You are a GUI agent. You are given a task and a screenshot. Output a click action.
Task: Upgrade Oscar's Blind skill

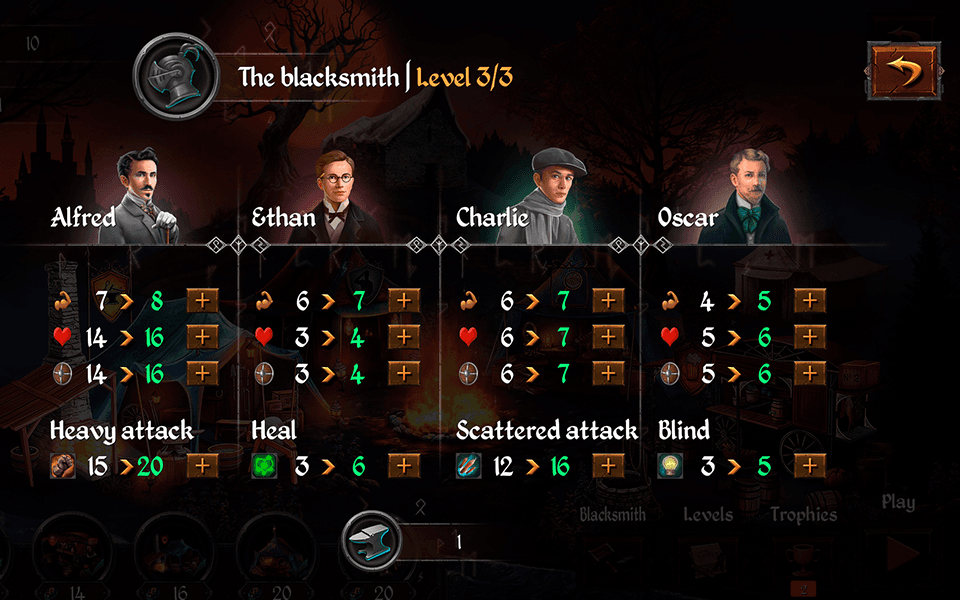(x=810, y=466)
